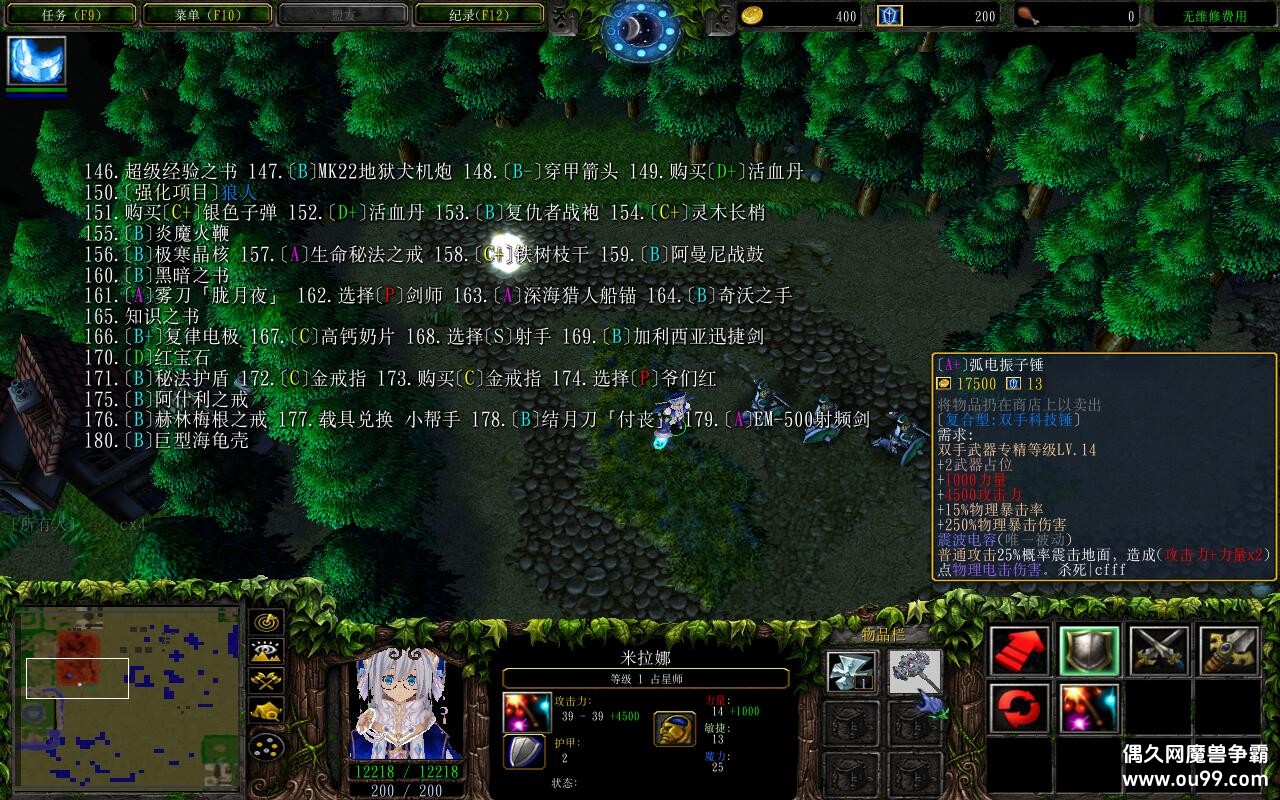Screen dimensions: 1280x800
Task: Click on the minimap
Action: [127, 695]
